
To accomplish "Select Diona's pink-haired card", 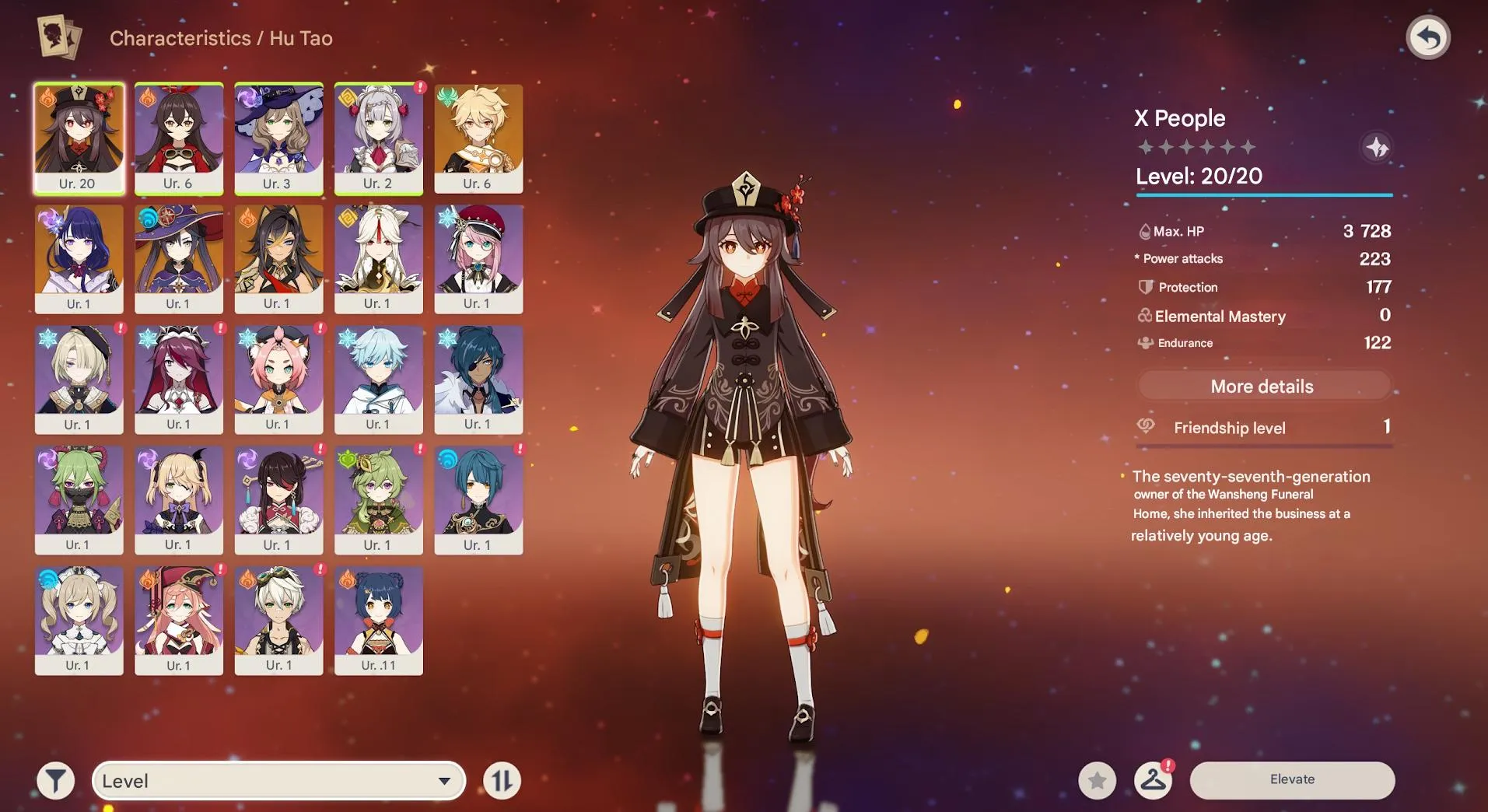I will point(278,379).
